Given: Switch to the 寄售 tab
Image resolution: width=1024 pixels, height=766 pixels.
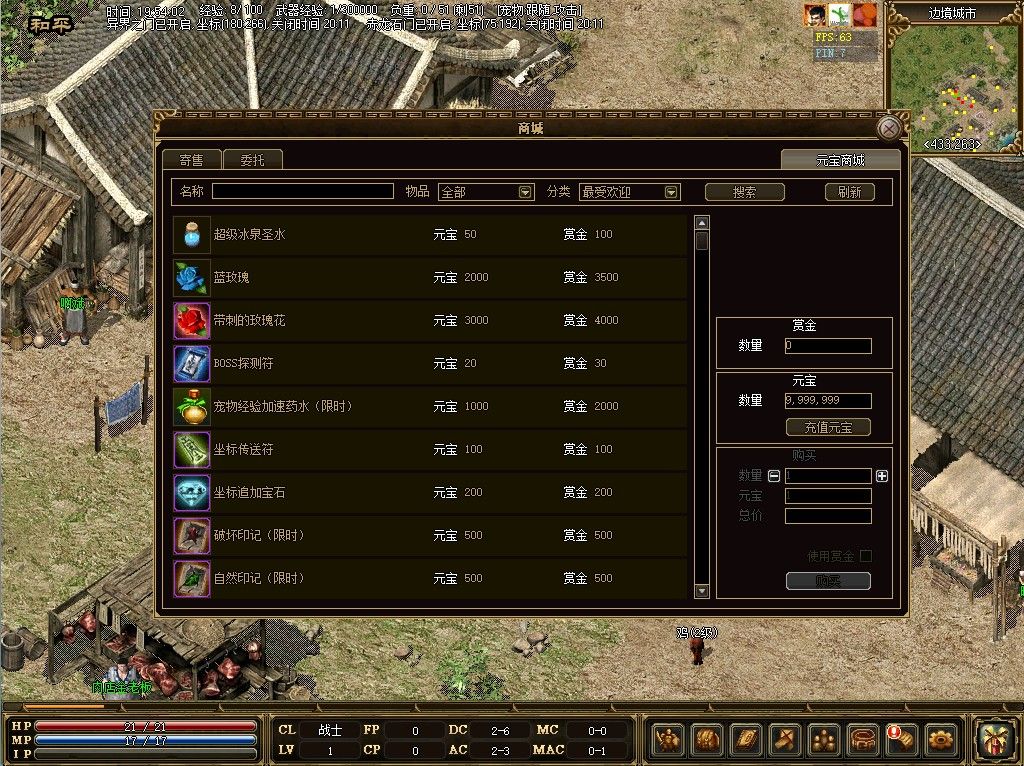Looking at the screenshot, I should 191,160.
